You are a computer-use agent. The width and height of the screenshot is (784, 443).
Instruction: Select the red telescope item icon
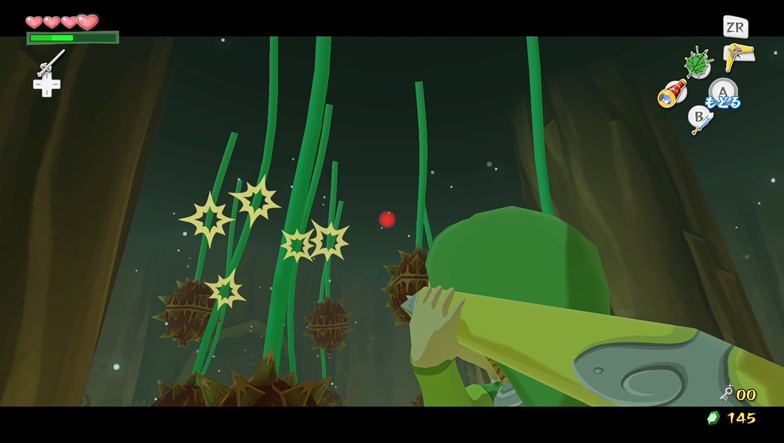tap(670, 94)
